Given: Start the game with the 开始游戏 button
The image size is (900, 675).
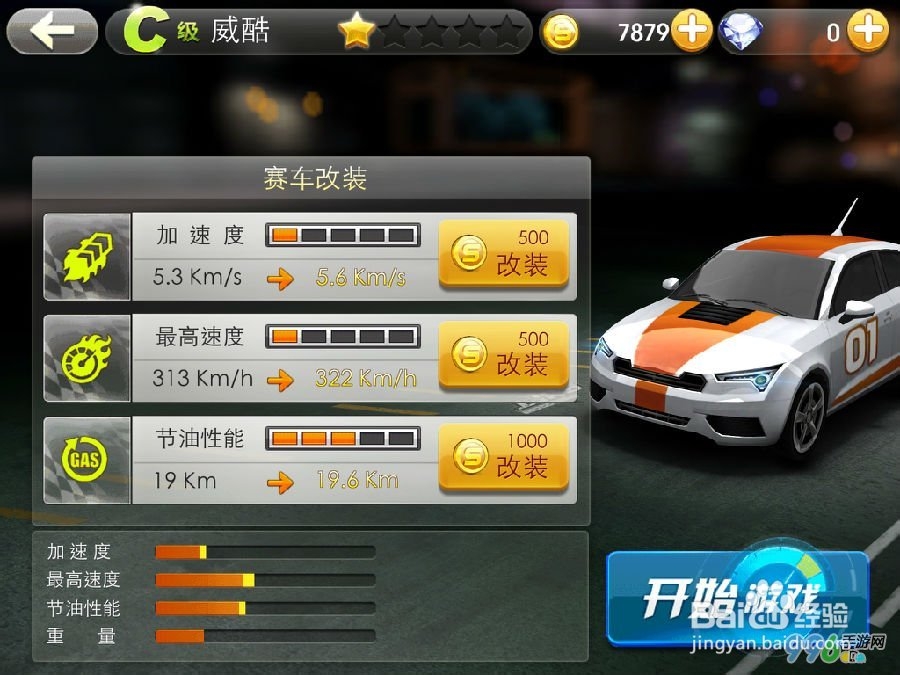Looking at the screenshot, I should tap(737, 596).
